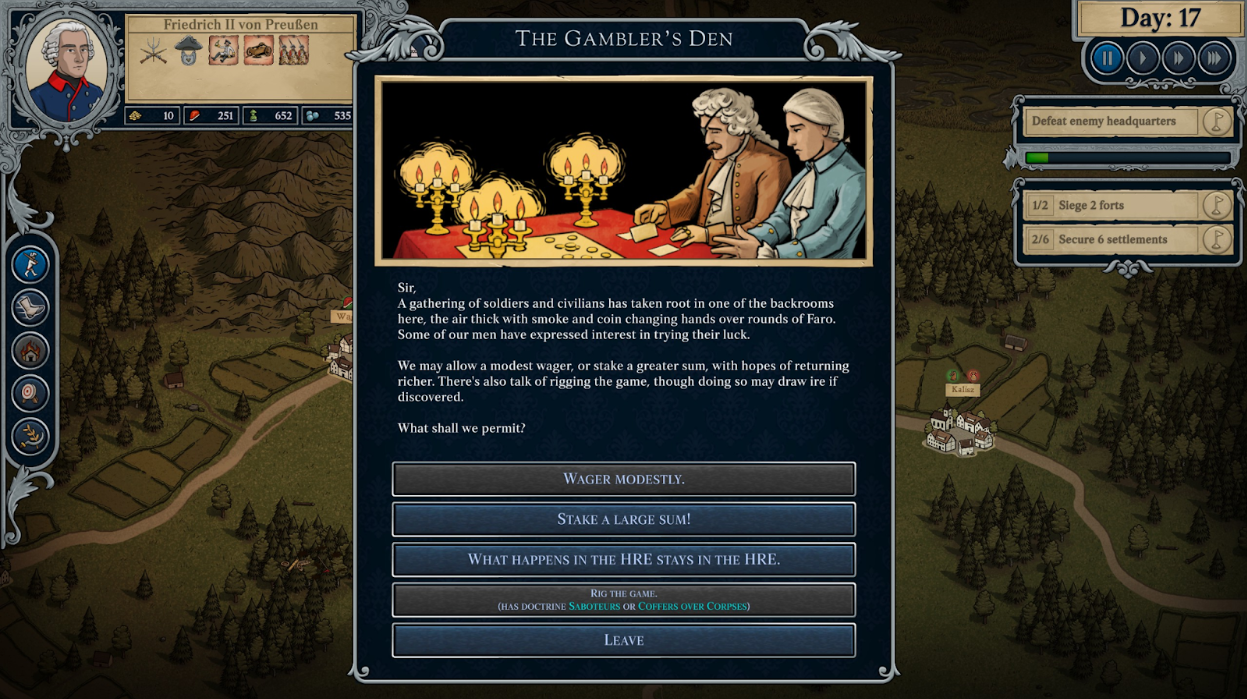Leave the Gambler's Den event
This screenshot has height=699, width=1247.
(x=623, y=640)
